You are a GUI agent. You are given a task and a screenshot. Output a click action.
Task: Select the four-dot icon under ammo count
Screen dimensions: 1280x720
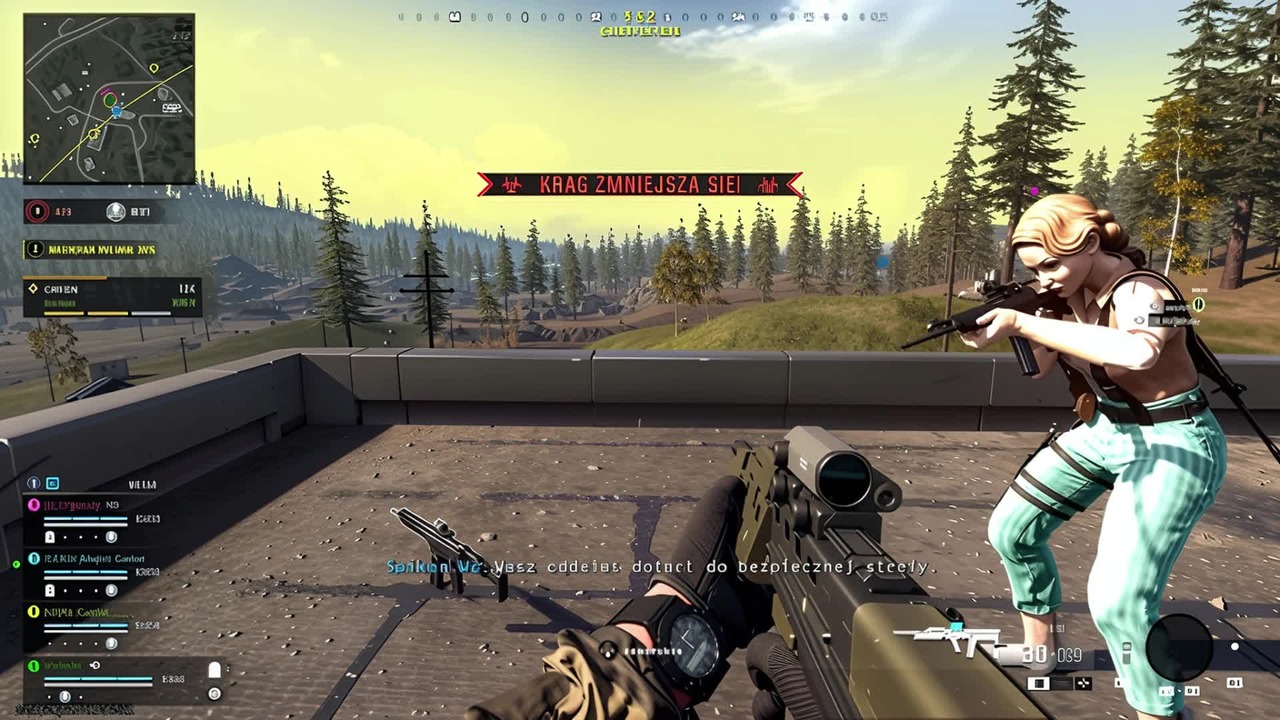[x=1083, y=684]
